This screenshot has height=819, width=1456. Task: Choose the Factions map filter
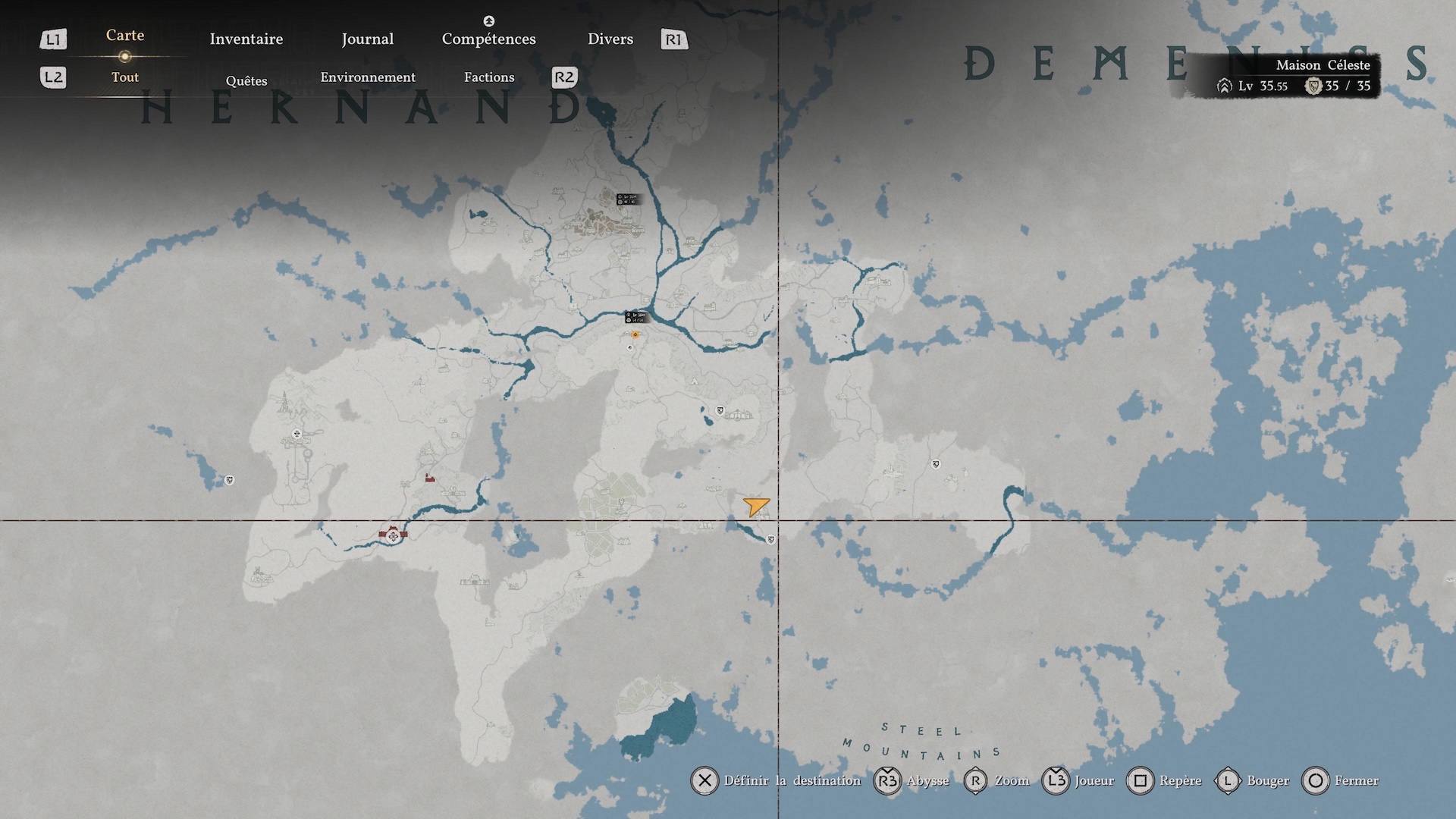[x=489, y=77]
